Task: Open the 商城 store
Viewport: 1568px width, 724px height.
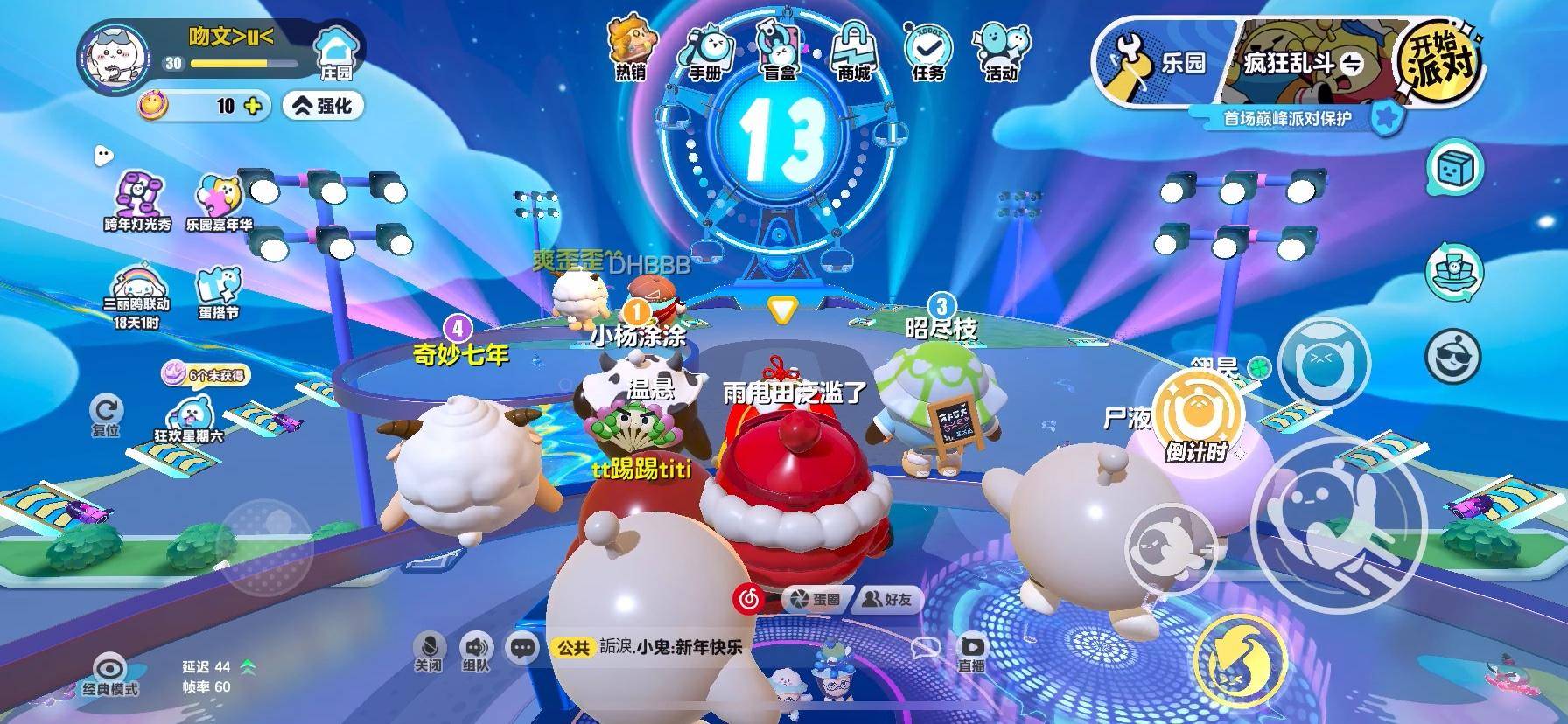Action: click(x=853, y=52)
